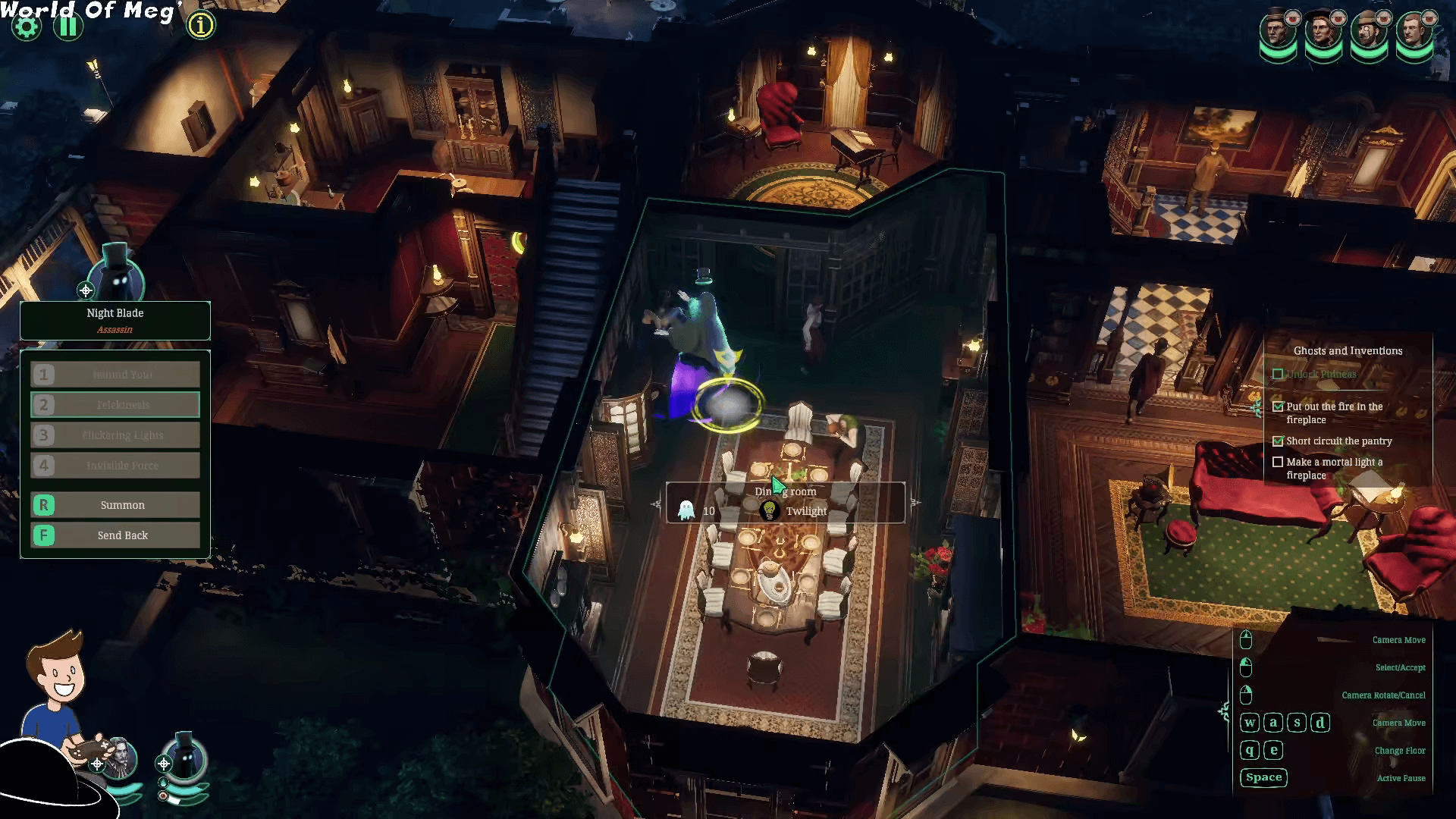Open the settings gear menu
Viewport: 1456px width, 819px height.
point(27,27)
